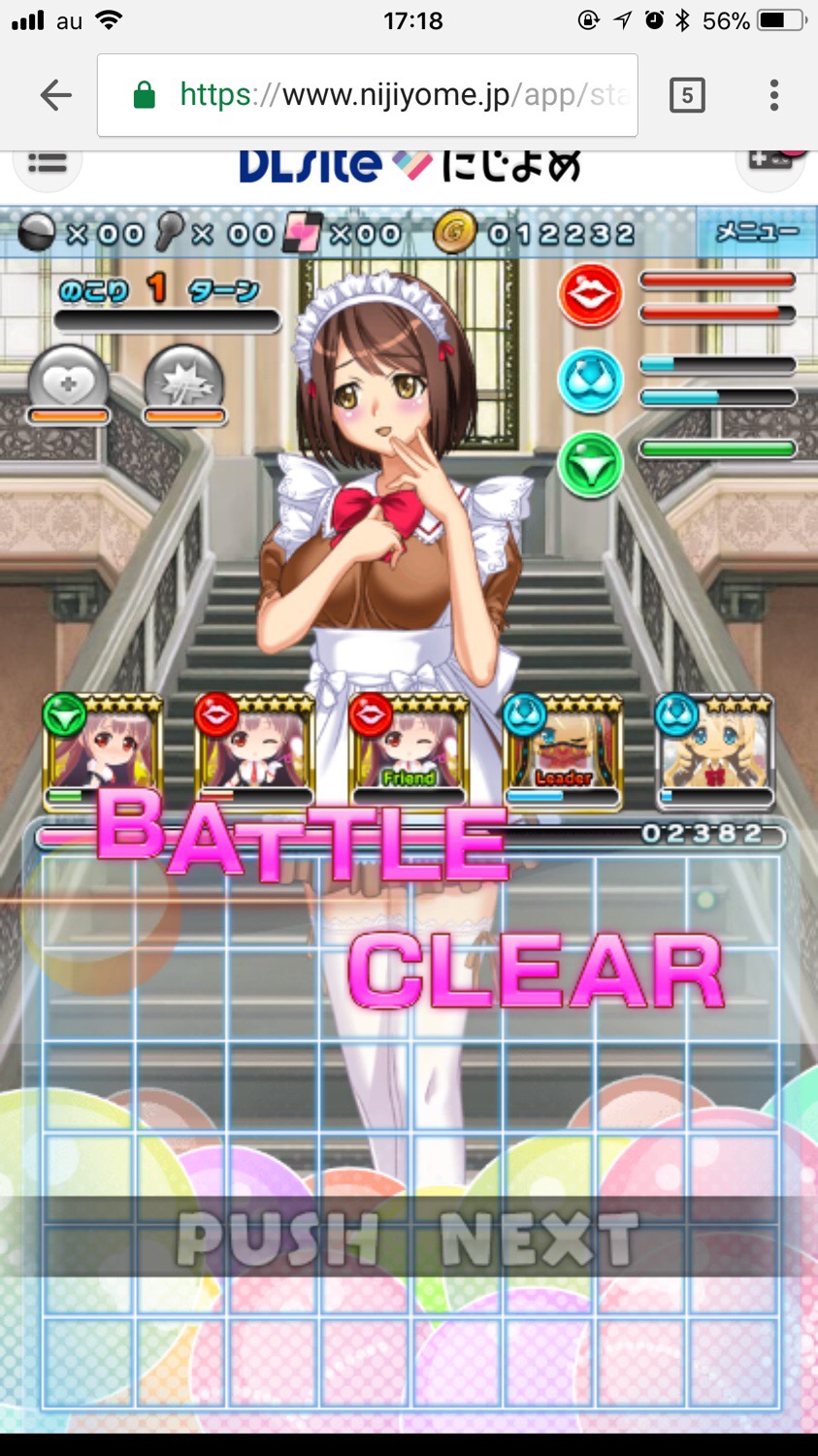The width and height of the screenshot is (818, 1456).
Task: Select the blonde blue-gem party member portrait
Action: click(715, 749)
